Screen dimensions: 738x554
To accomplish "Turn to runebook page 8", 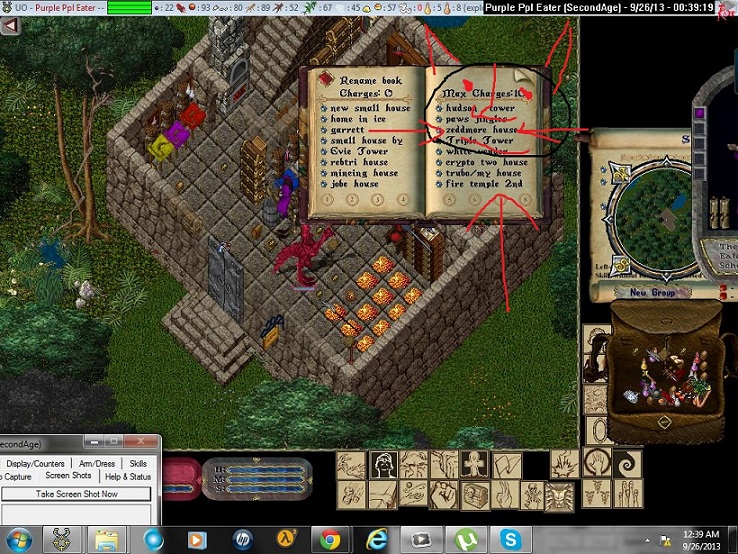I will click(x=524, y=199).
